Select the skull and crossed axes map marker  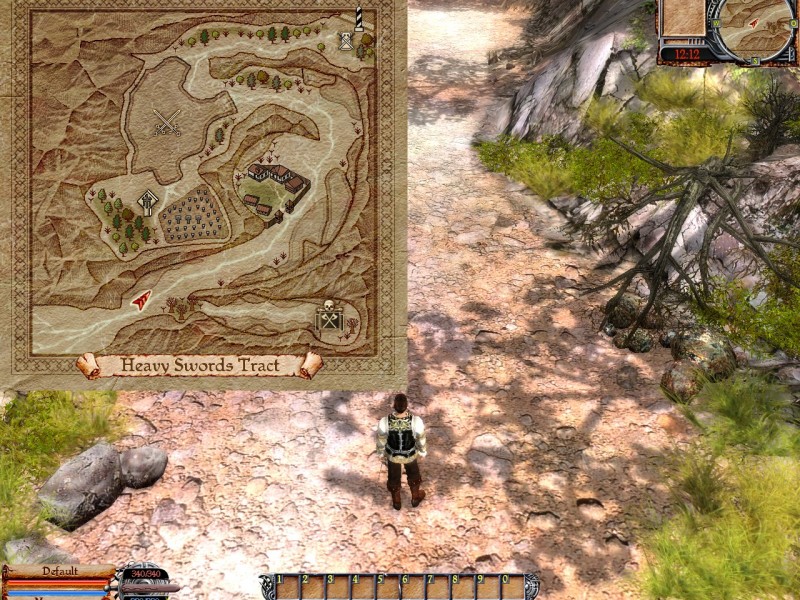(x=329, y=318)
